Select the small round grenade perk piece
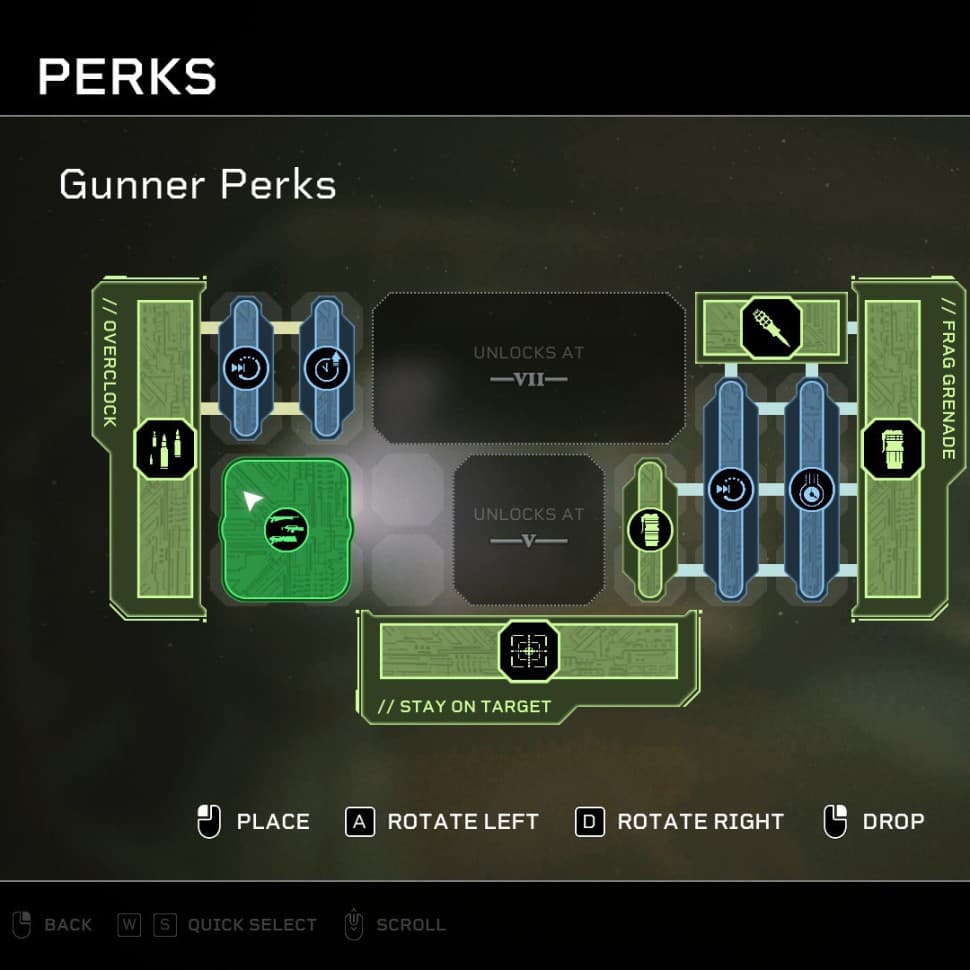This screenshot has width=970, height=970. click(x=650, y=529)
